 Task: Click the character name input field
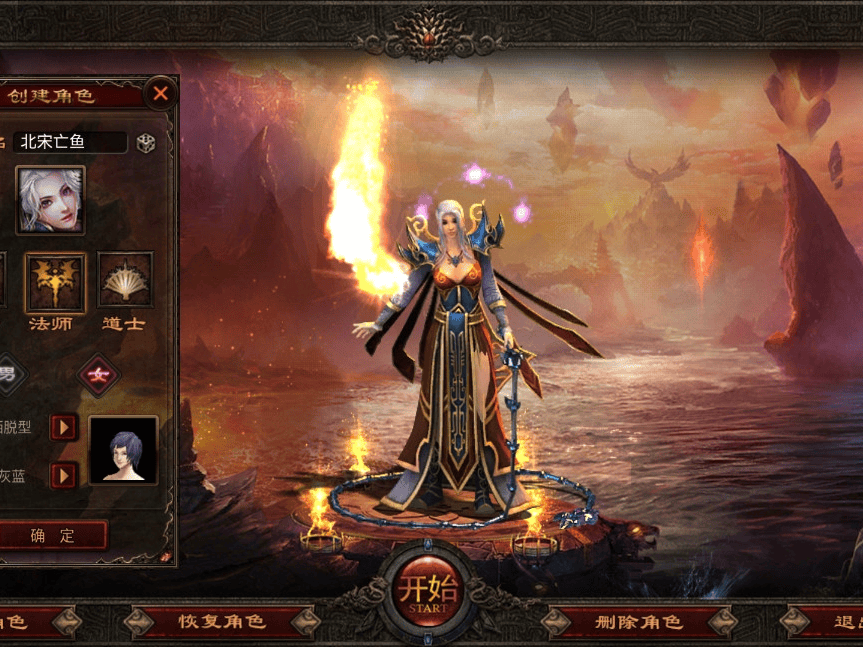click(x=70, y=142)
